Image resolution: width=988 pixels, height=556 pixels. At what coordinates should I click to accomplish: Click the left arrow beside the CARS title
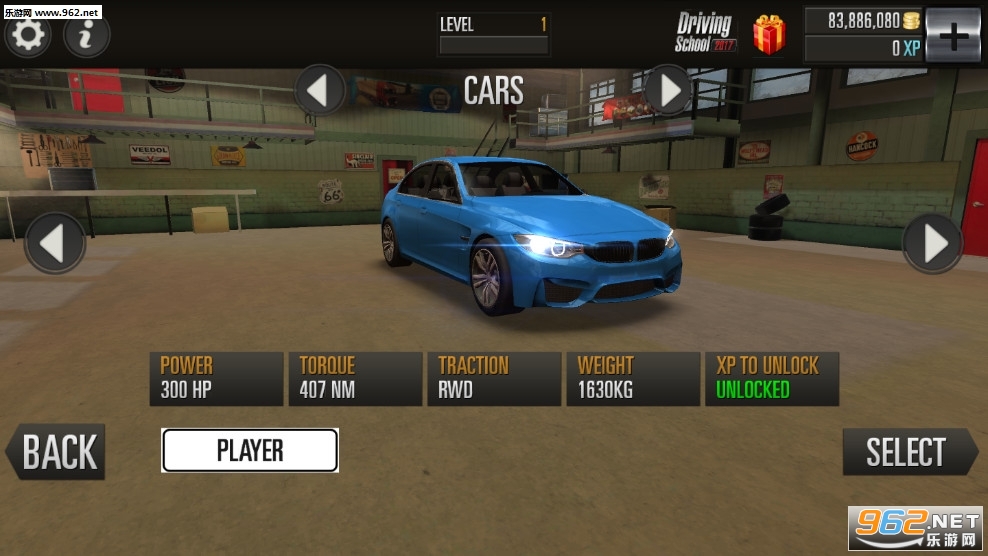pyautogui.click(x=320, y=91)
